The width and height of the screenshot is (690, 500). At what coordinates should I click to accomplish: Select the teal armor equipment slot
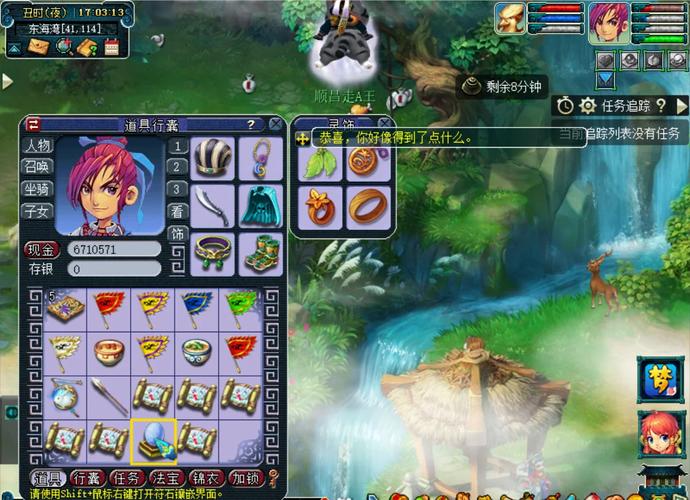click(x=260, y=207)
